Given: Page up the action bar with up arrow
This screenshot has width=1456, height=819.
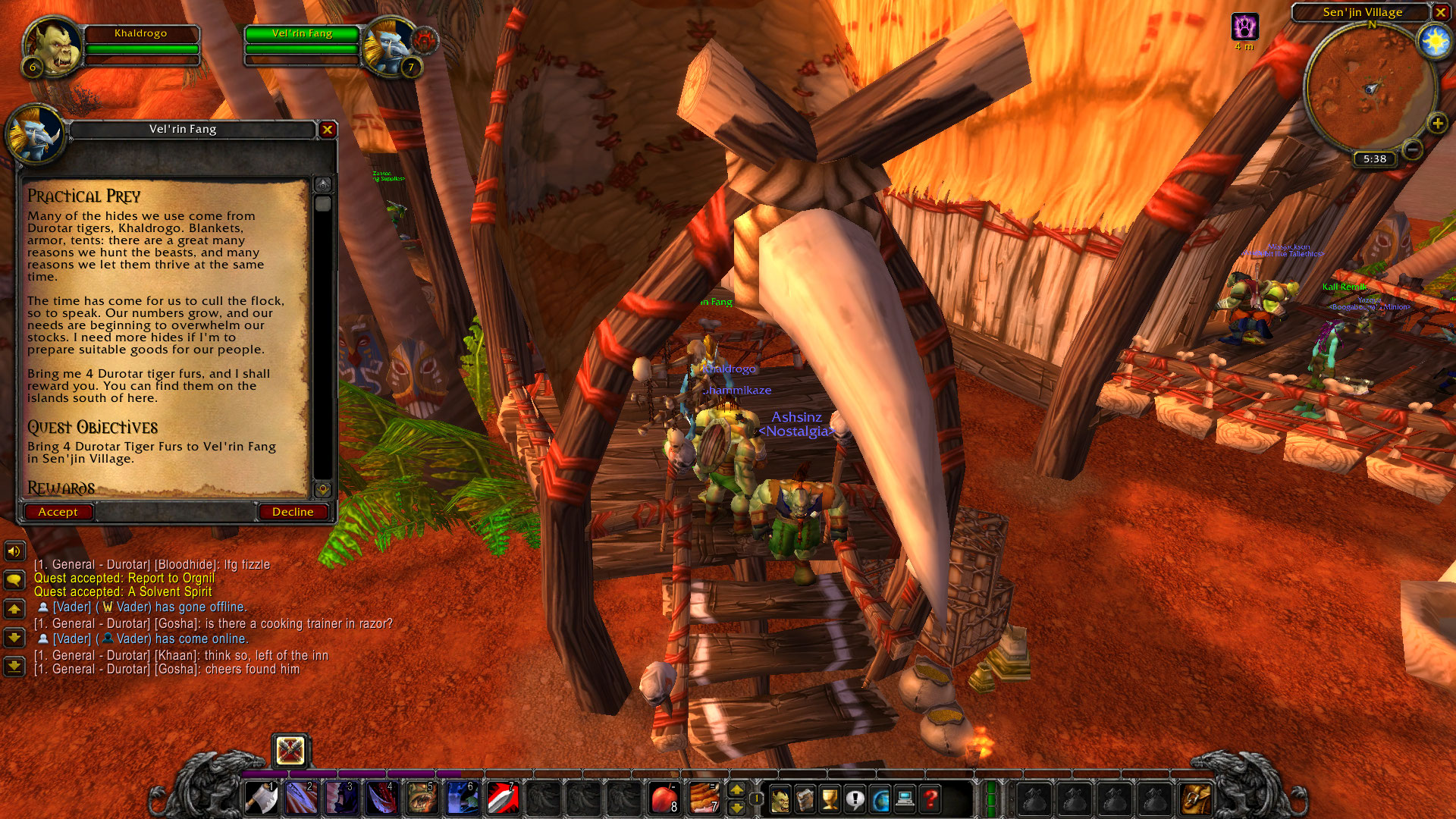Looking at the screenshot, I should [737, 789].
